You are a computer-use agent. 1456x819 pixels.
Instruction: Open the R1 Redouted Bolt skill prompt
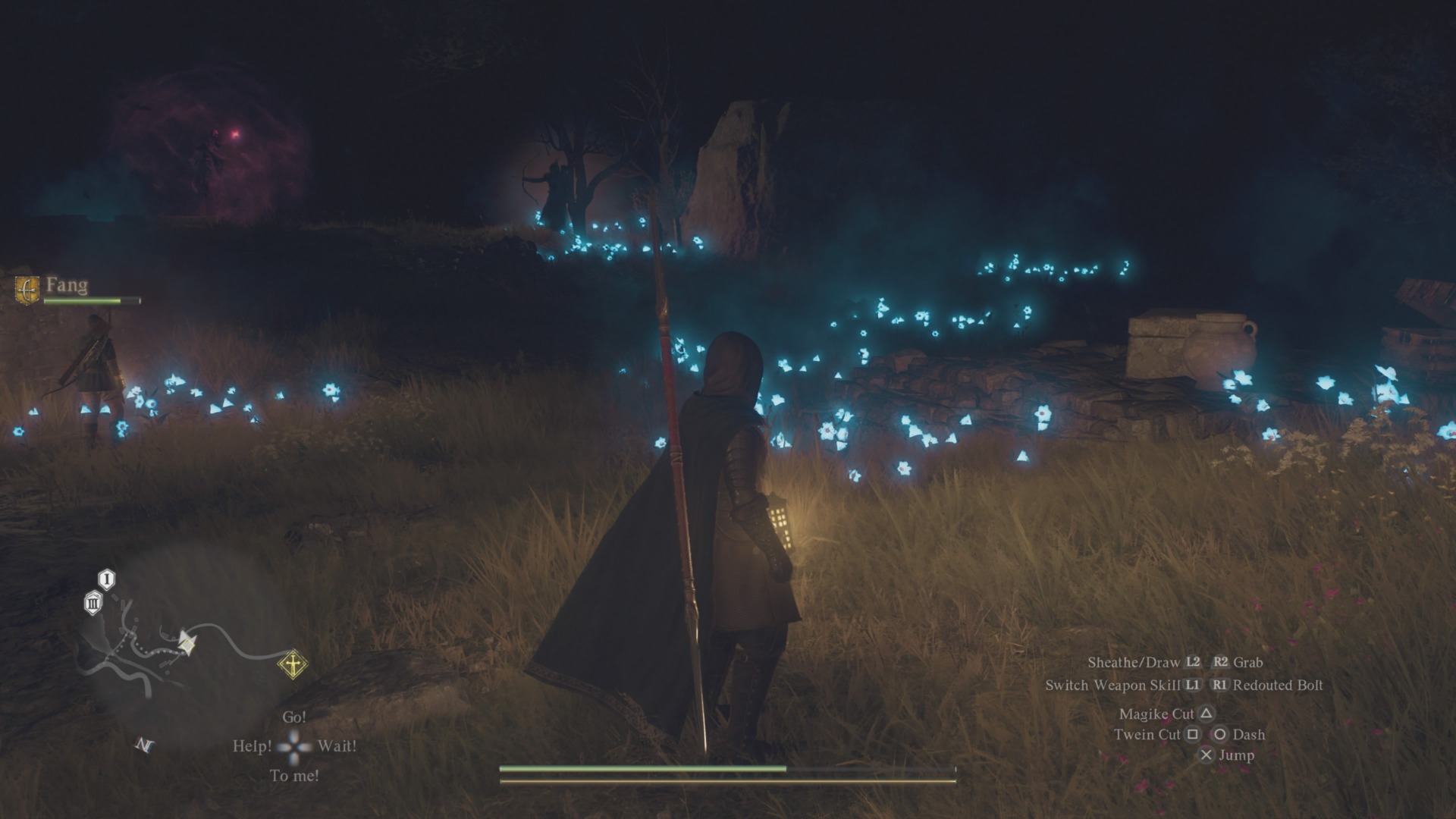coord(1219,684)
